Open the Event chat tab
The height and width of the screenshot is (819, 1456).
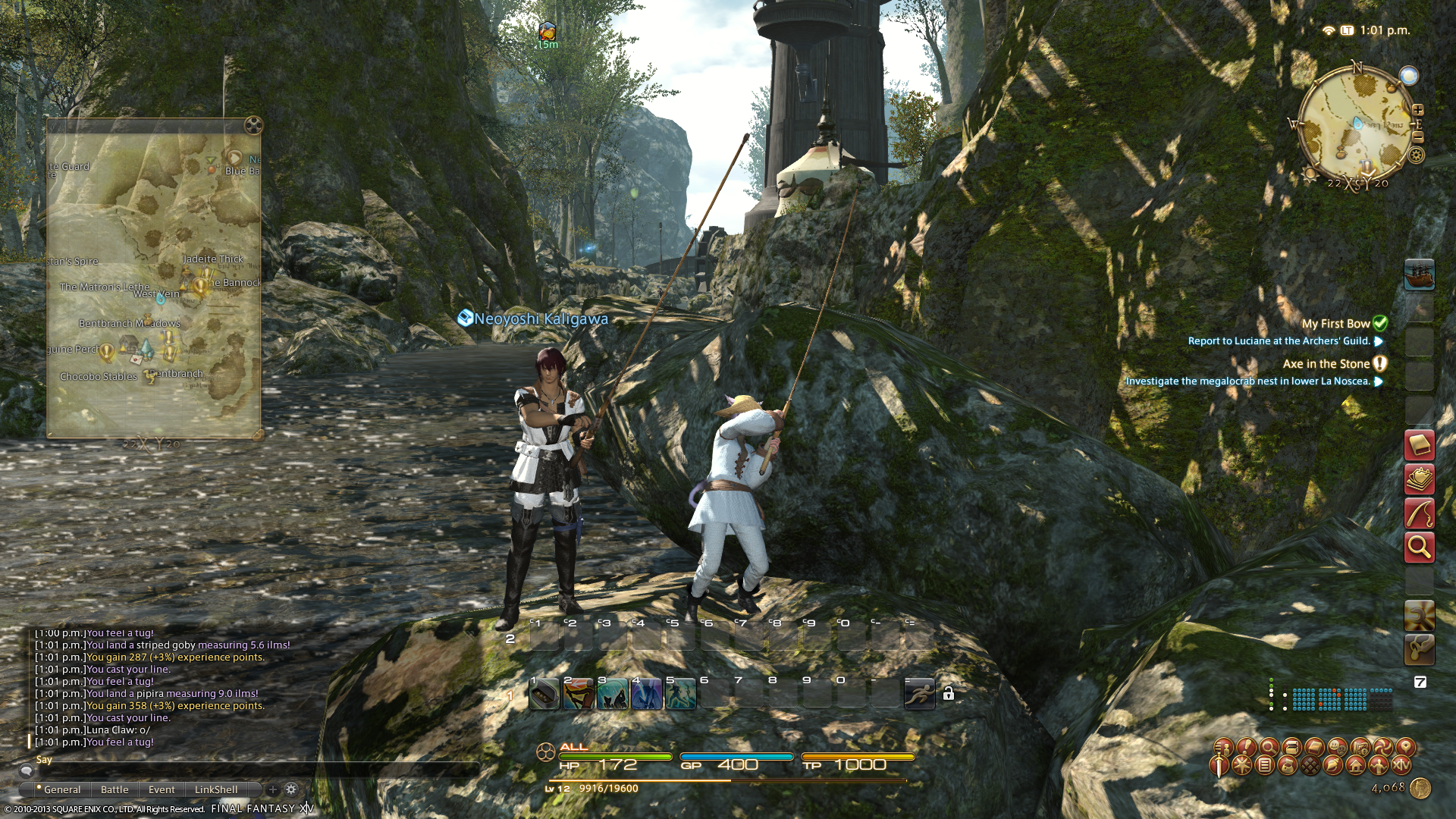(162, 789)
